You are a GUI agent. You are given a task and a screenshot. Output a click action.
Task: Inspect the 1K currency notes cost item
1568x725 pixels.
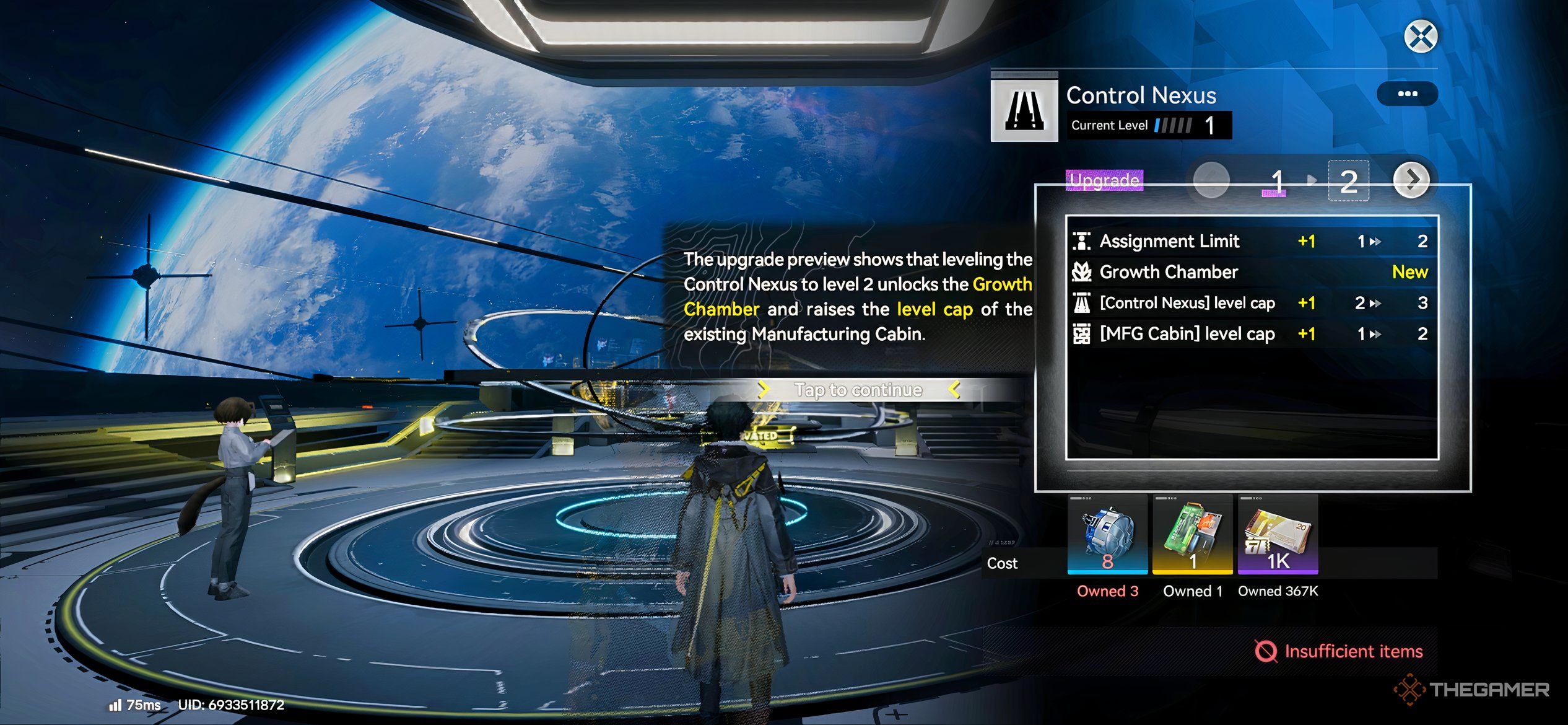(1278, 534)
